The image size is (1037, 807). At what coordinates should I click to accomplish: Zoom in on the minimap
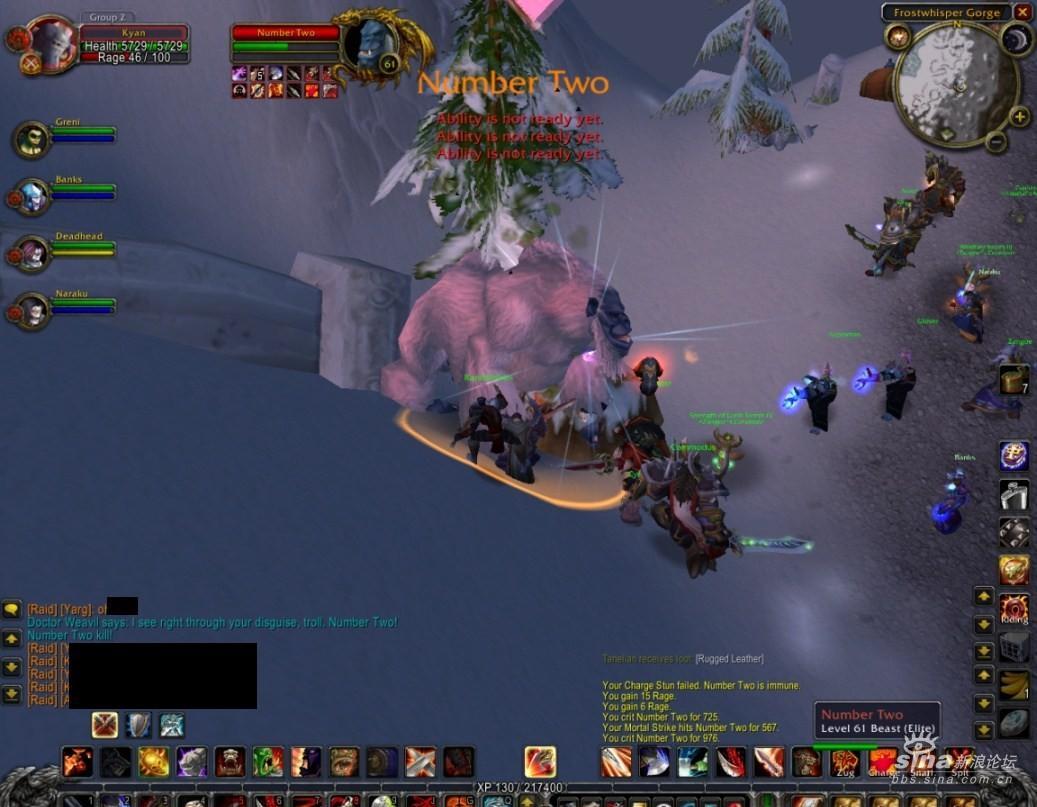[1019, 117]
